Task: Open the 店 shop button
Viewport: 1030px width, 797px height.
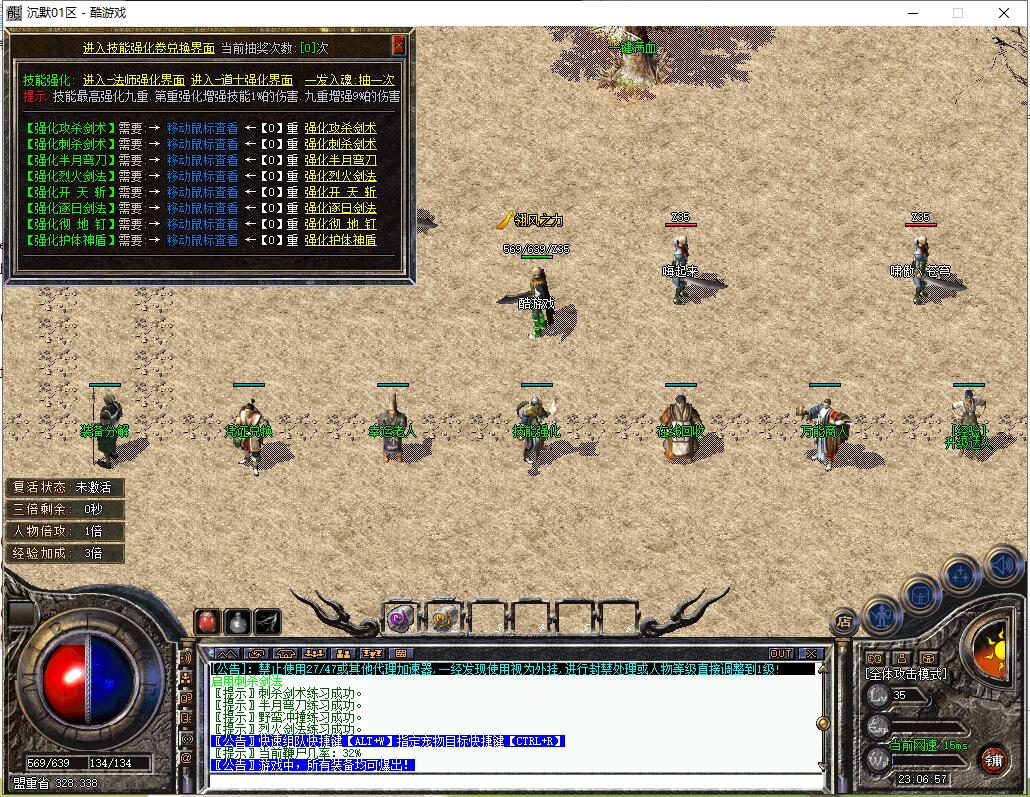Action: pos(844,621)
